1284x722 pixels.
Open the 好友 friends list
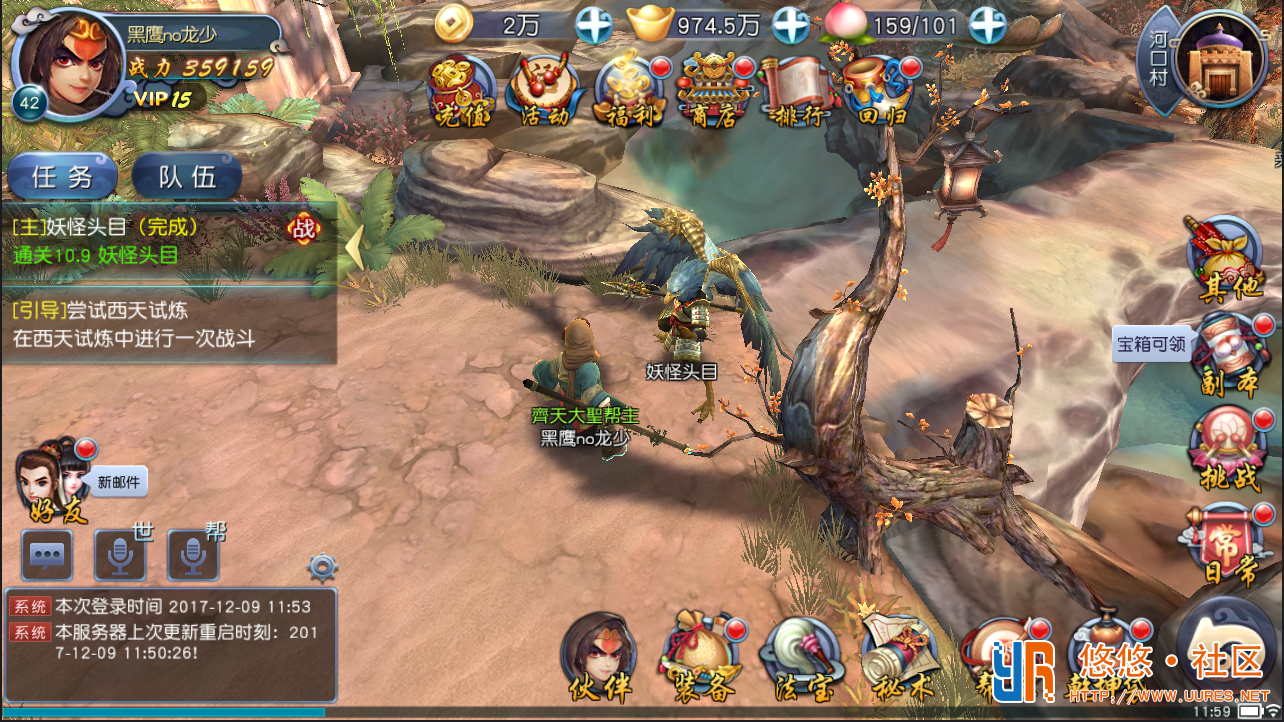tap(52, 476)
